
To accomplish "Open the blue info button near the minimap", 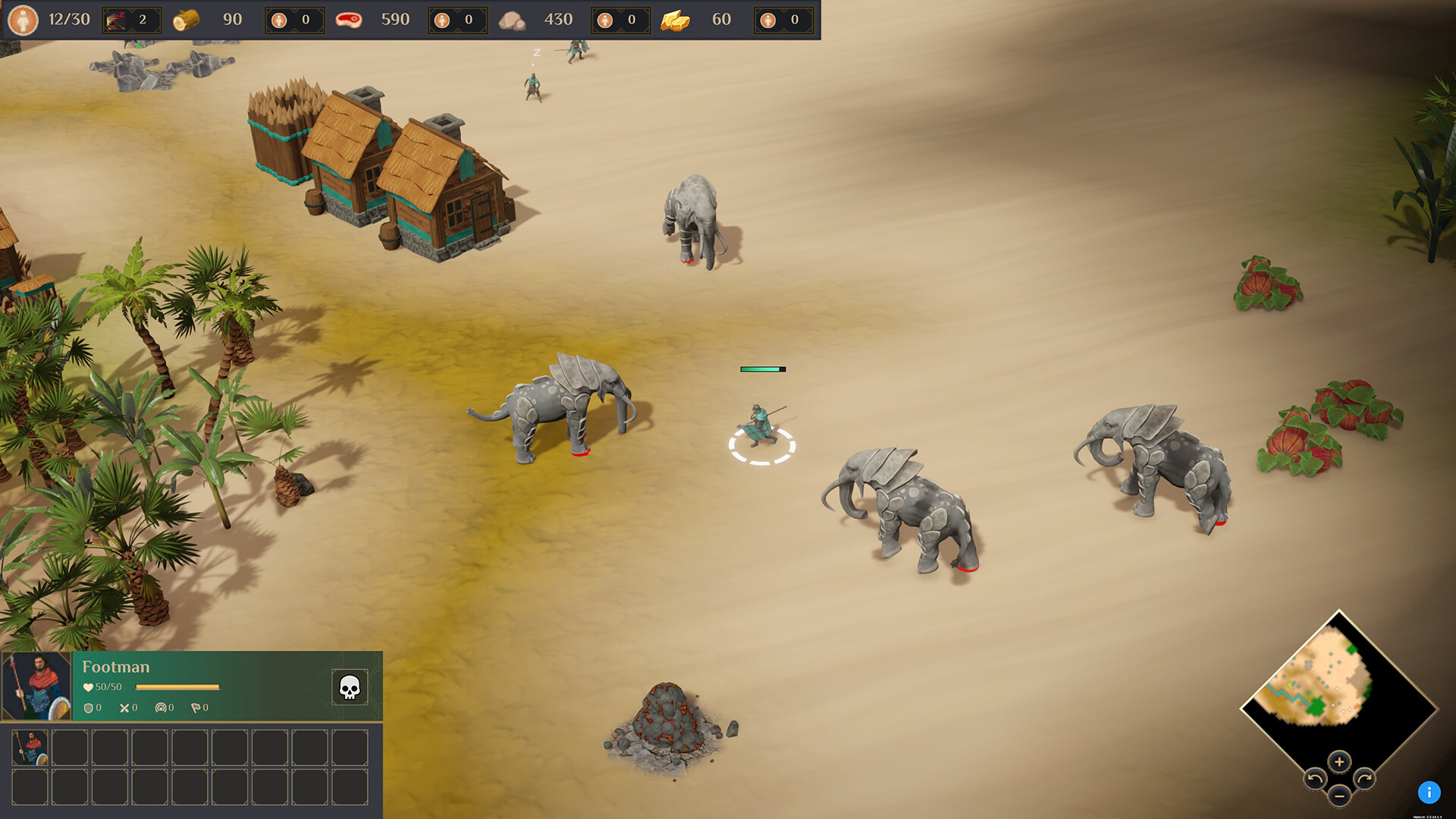I will tap(1430, 791).
